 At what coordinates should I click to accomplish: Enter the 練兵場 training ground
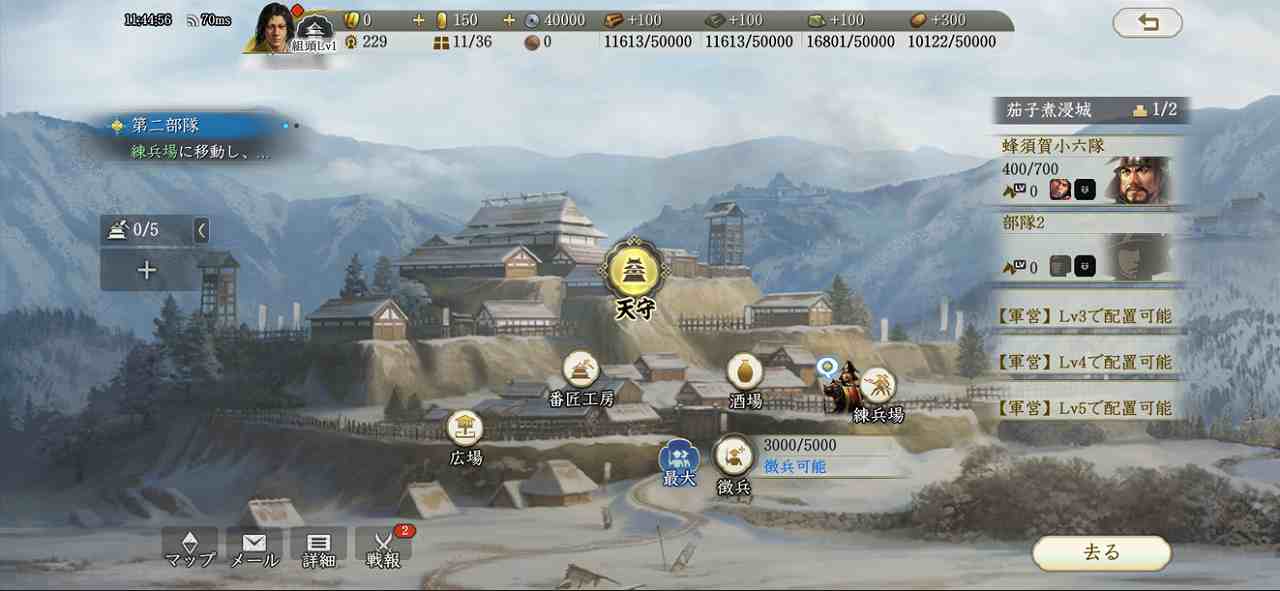pyautogui.click(x=878, y=386)
